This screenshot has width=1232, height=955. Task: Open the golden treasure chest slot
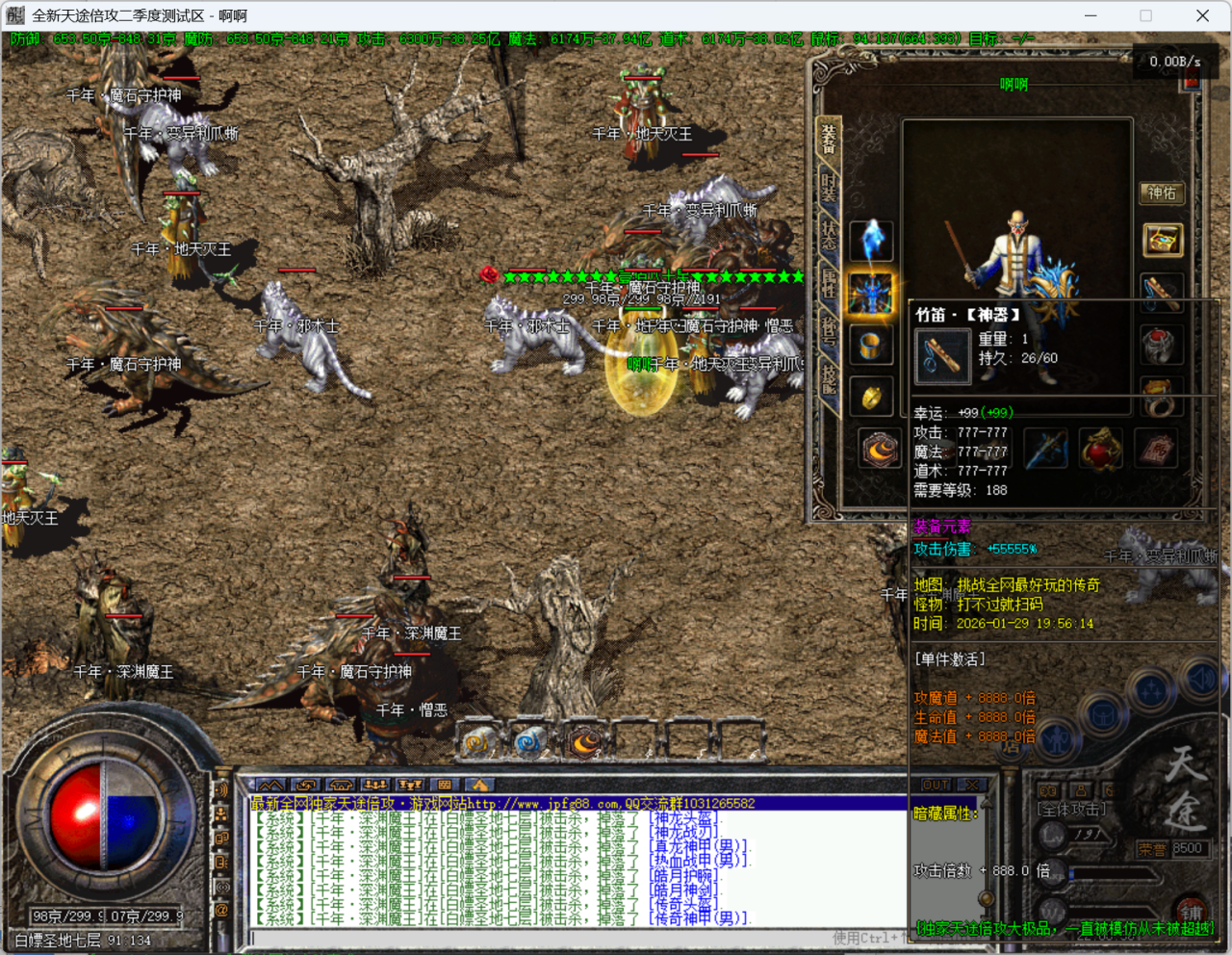click(x=1162, y=240)
